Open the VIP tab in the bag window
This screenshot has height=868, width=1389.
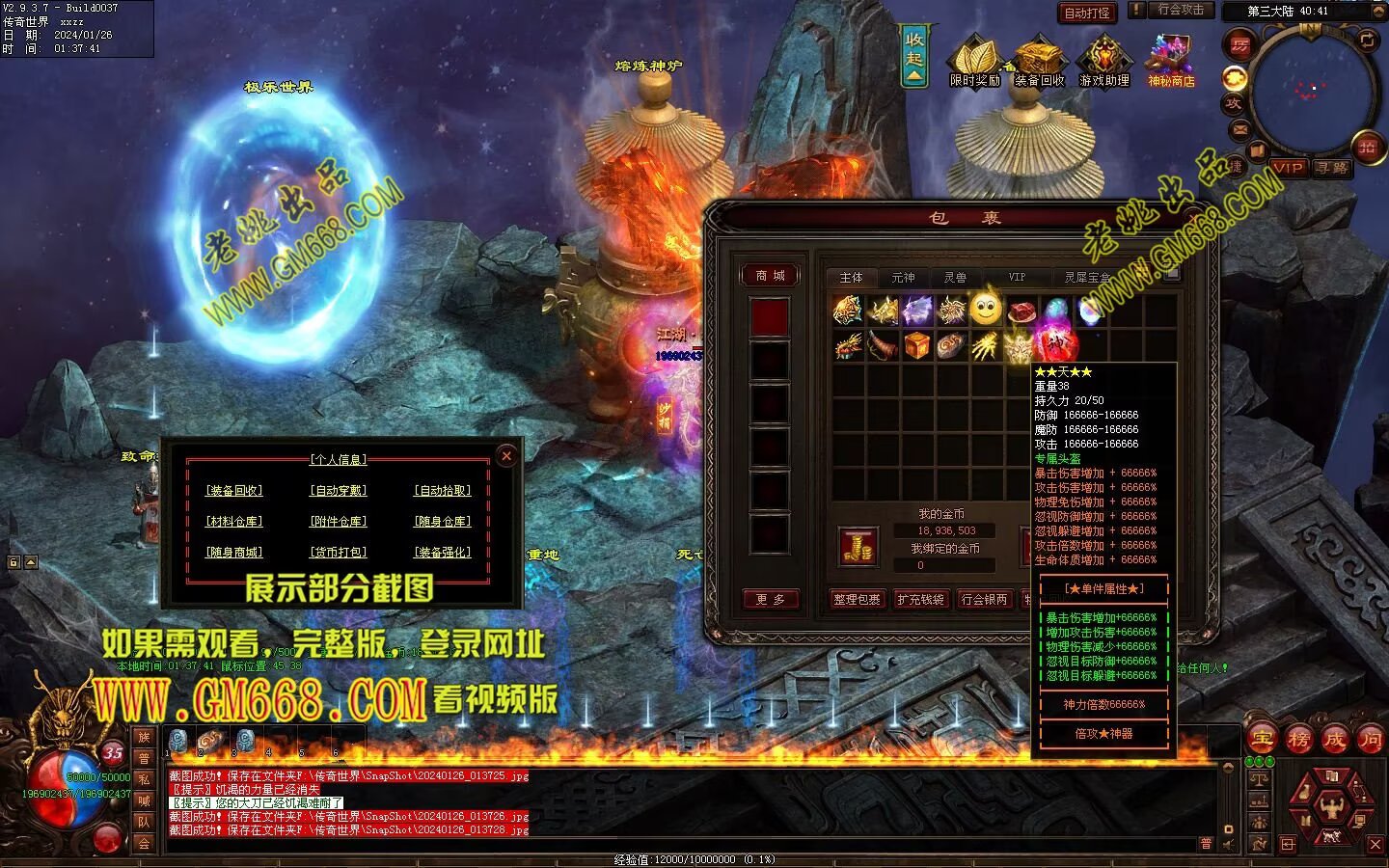pyautogui.click(x=1017, y=278)
